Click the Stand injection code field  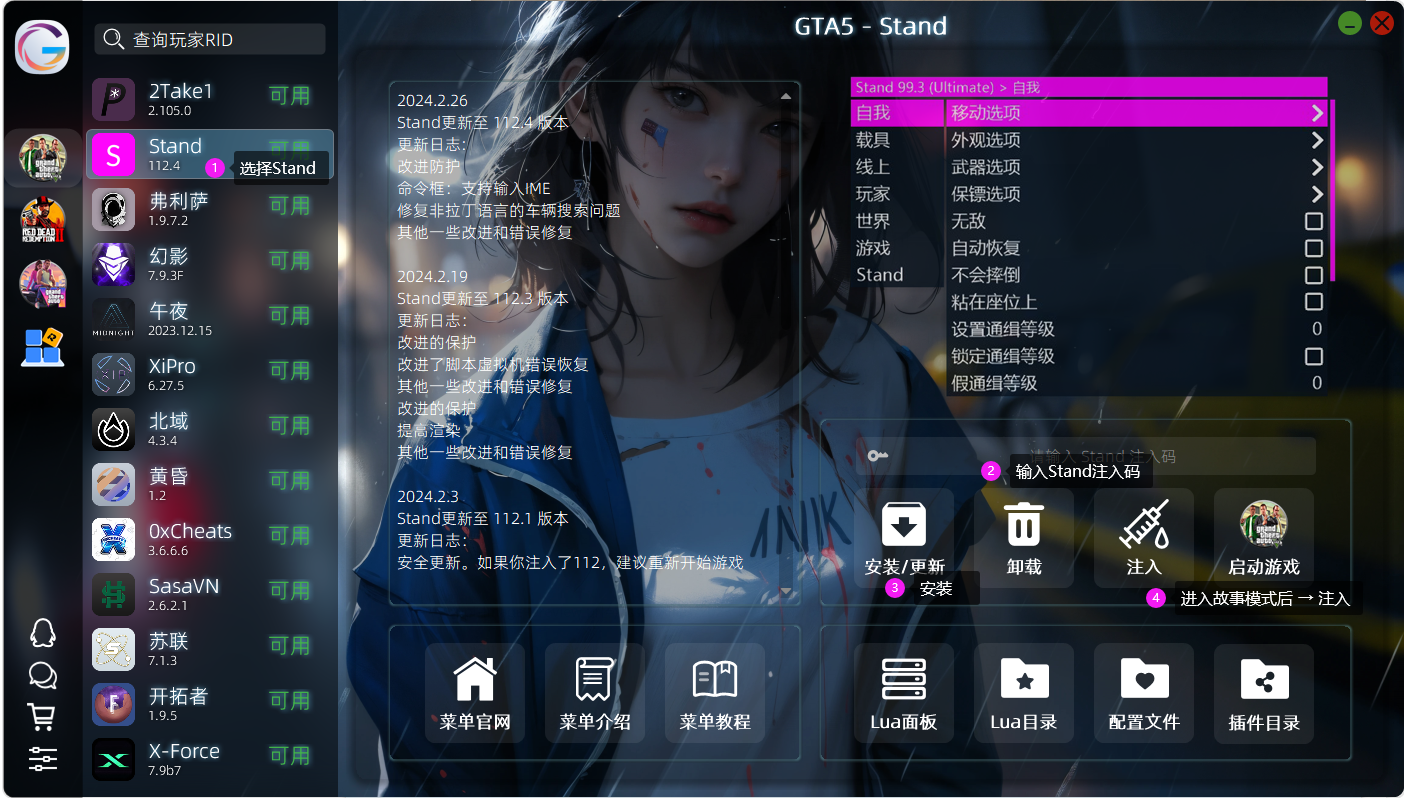pyautogui.click(x=1100, y=456)
